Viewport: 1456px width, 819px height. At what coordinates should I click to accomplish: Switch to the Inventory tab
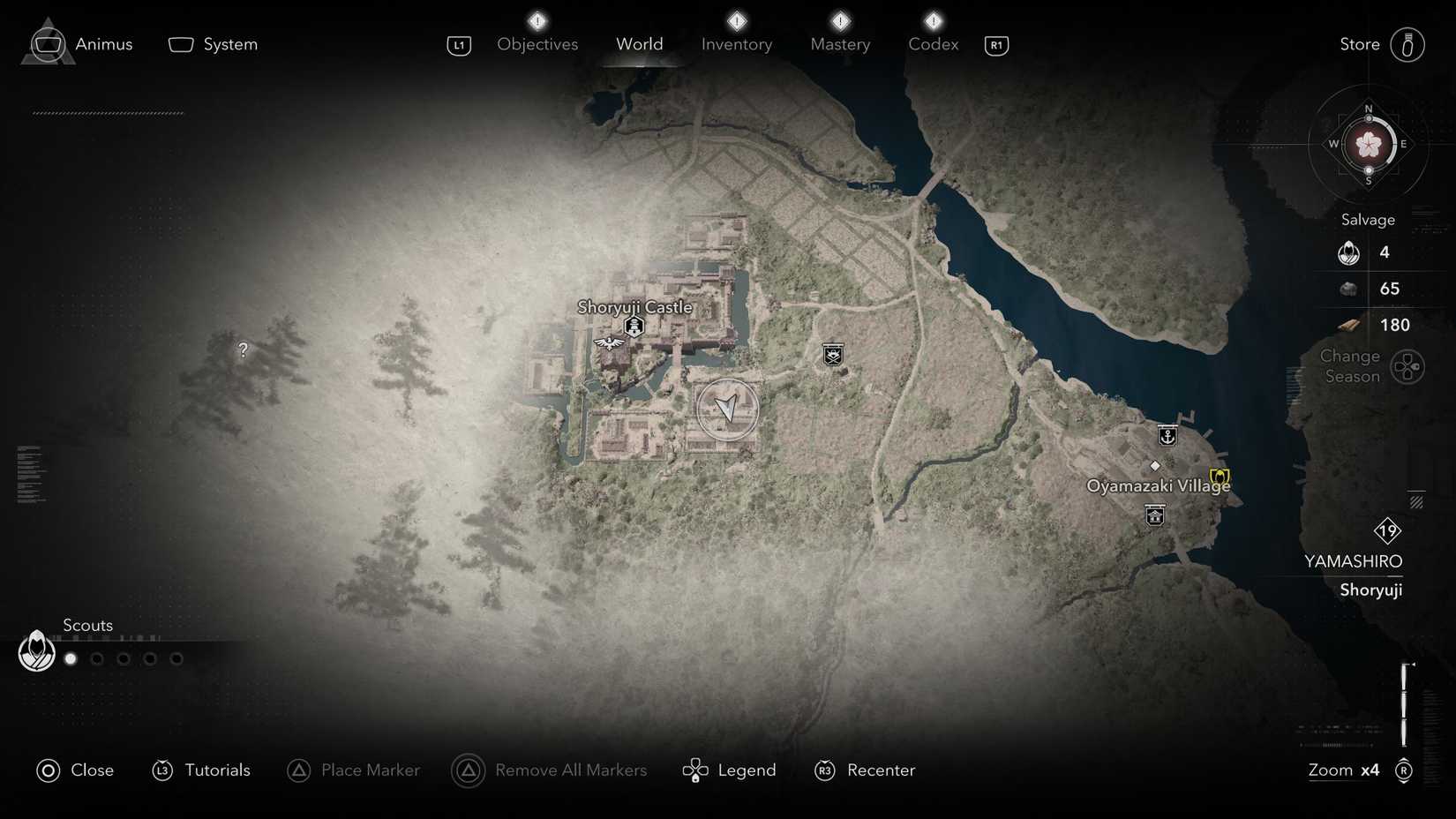coord(737,44)
